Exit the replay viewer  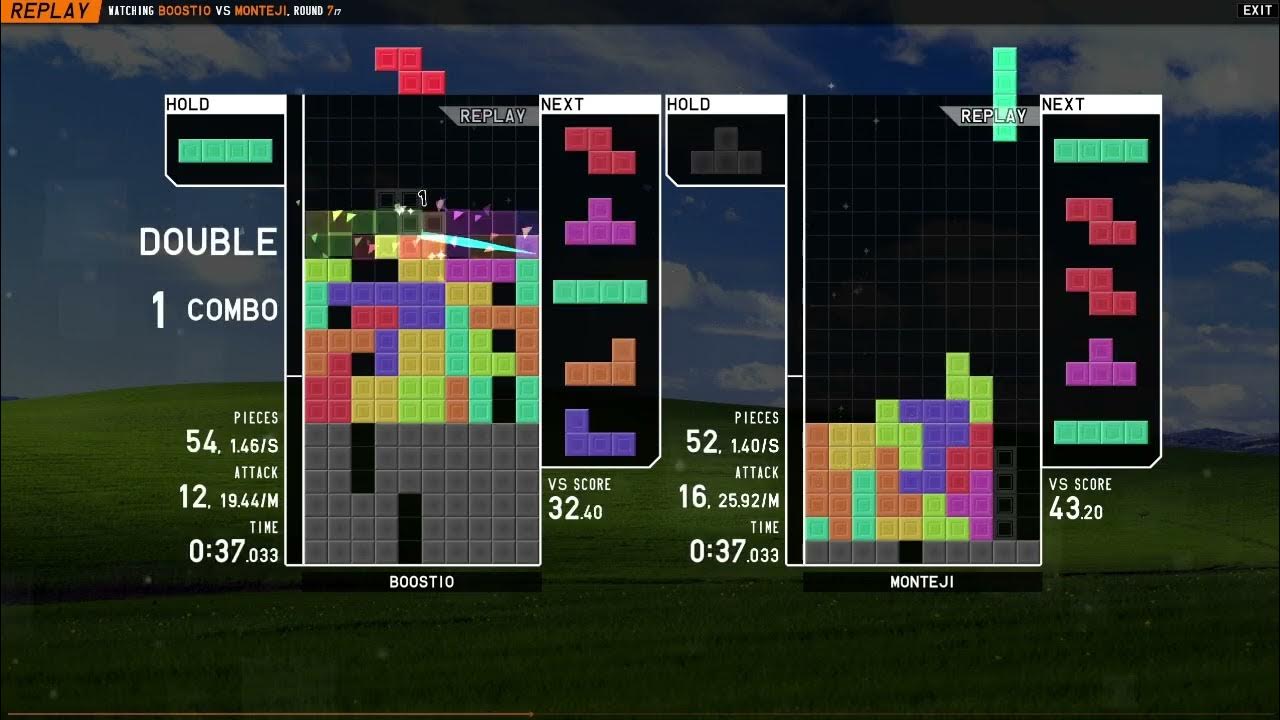(x=1257, y=11)
